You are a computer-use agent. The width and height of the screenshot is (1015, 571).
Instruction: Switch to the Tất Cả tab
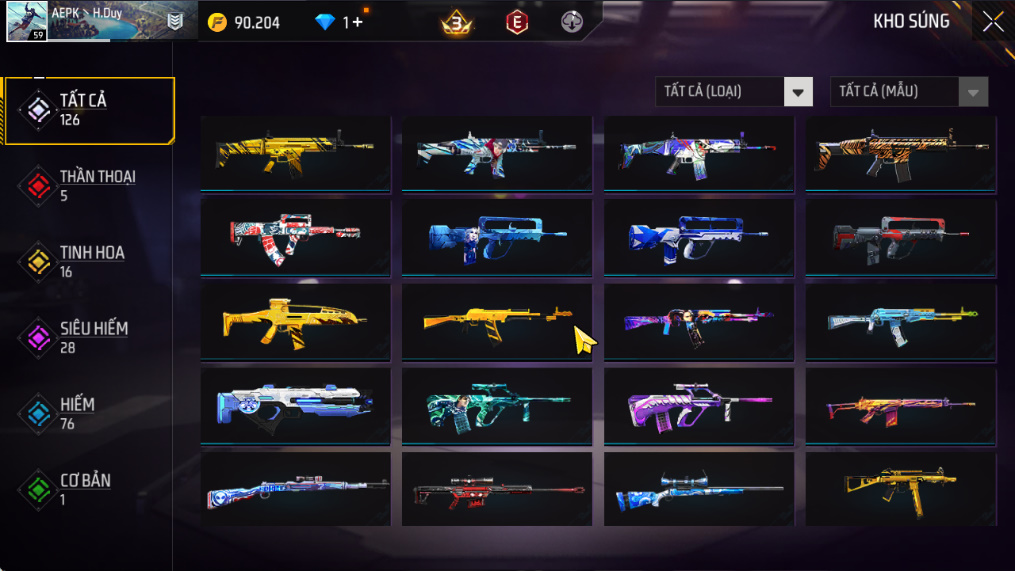88,110
